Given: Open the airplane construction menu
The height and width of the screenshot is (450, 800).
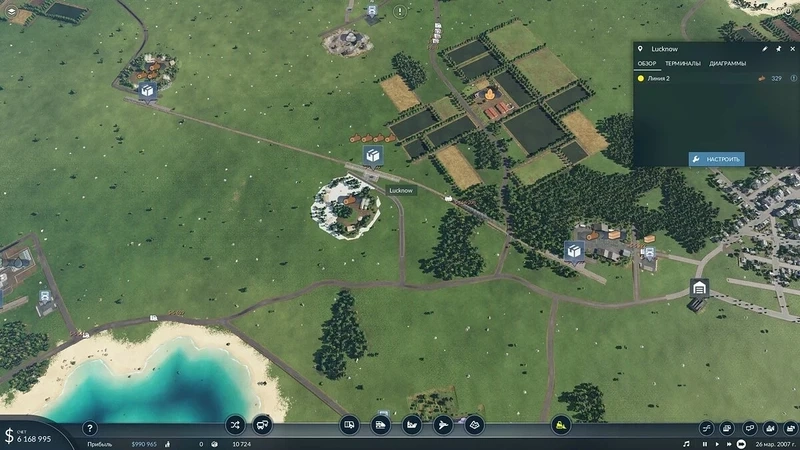Looking at the screenshot, I should [443, 425].
